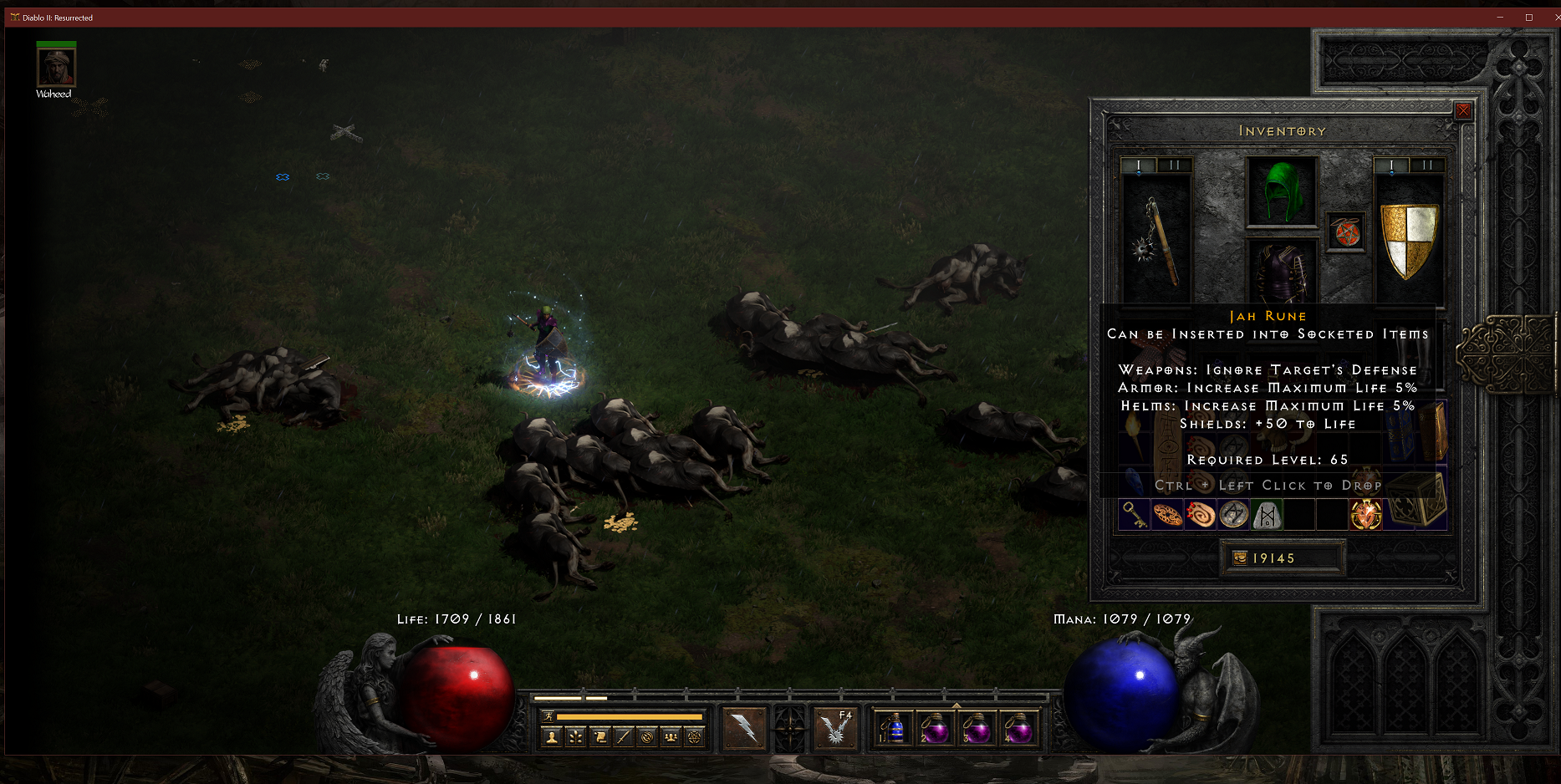Open the skill tree button

pyautogui.click(x=576, y=737)
